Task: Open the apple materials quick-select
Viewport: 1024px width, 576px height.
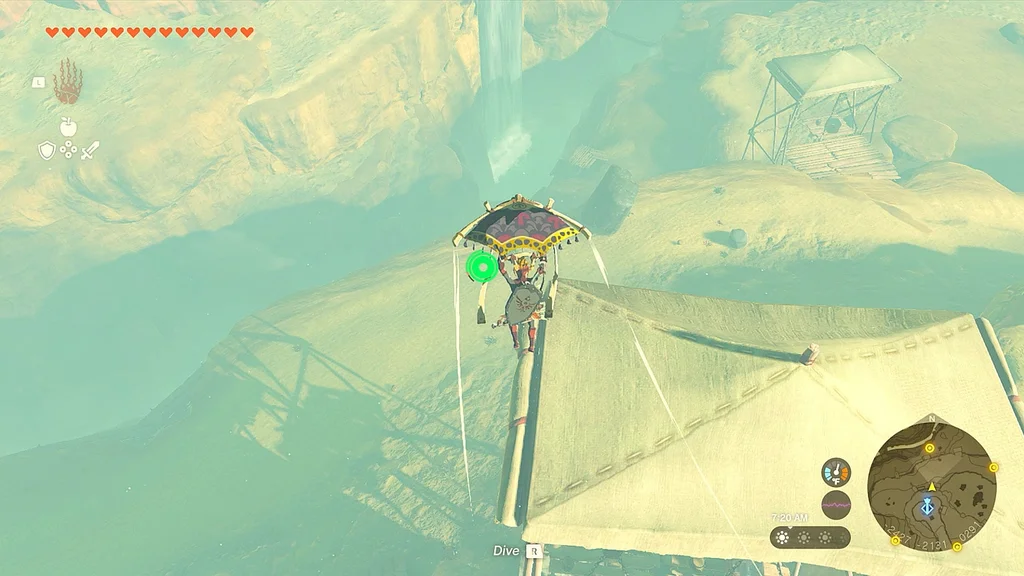Action: [68, 127]
